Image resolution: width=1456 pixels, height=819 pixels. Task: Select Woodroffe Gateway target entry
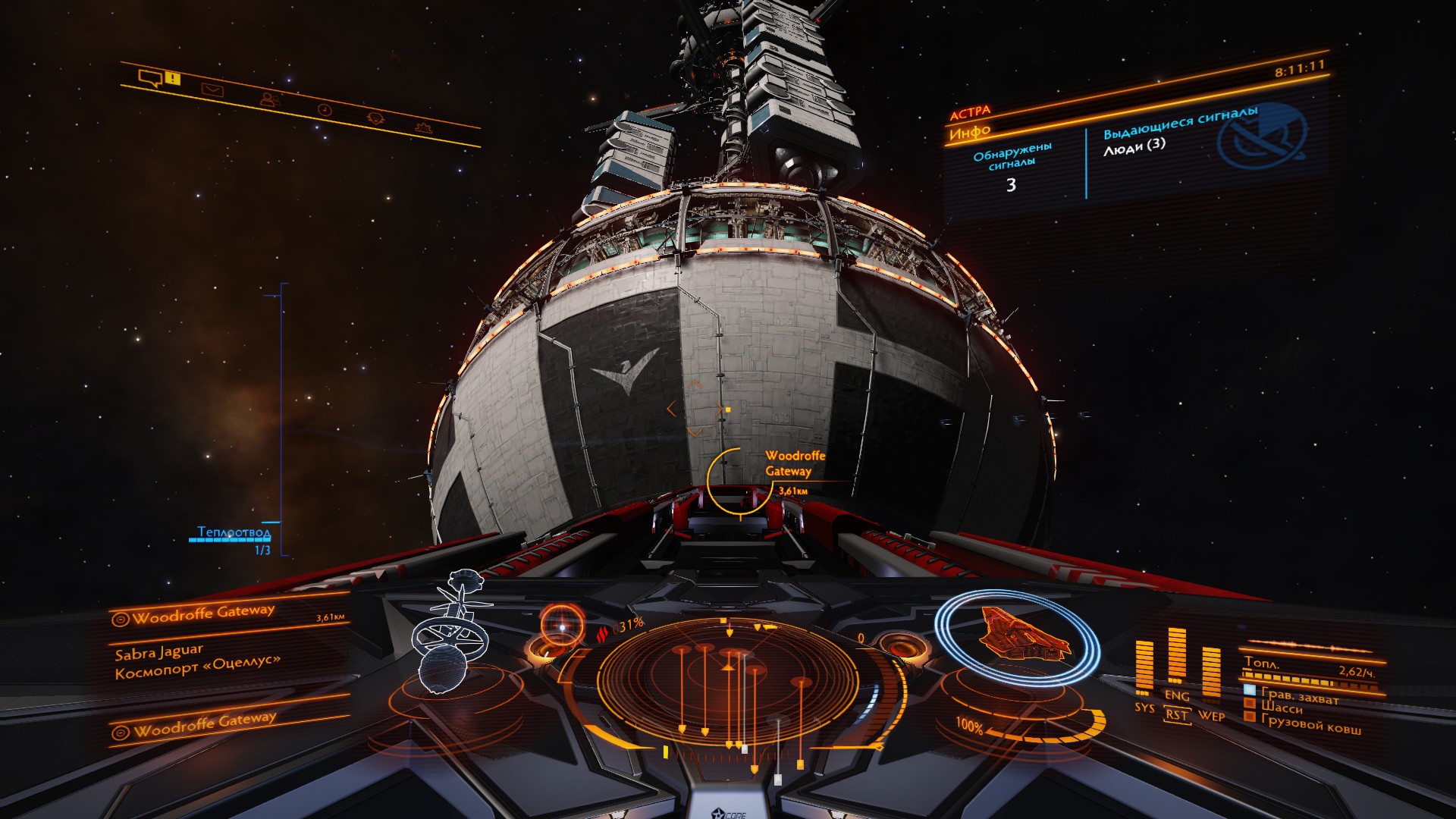[203, 614]
